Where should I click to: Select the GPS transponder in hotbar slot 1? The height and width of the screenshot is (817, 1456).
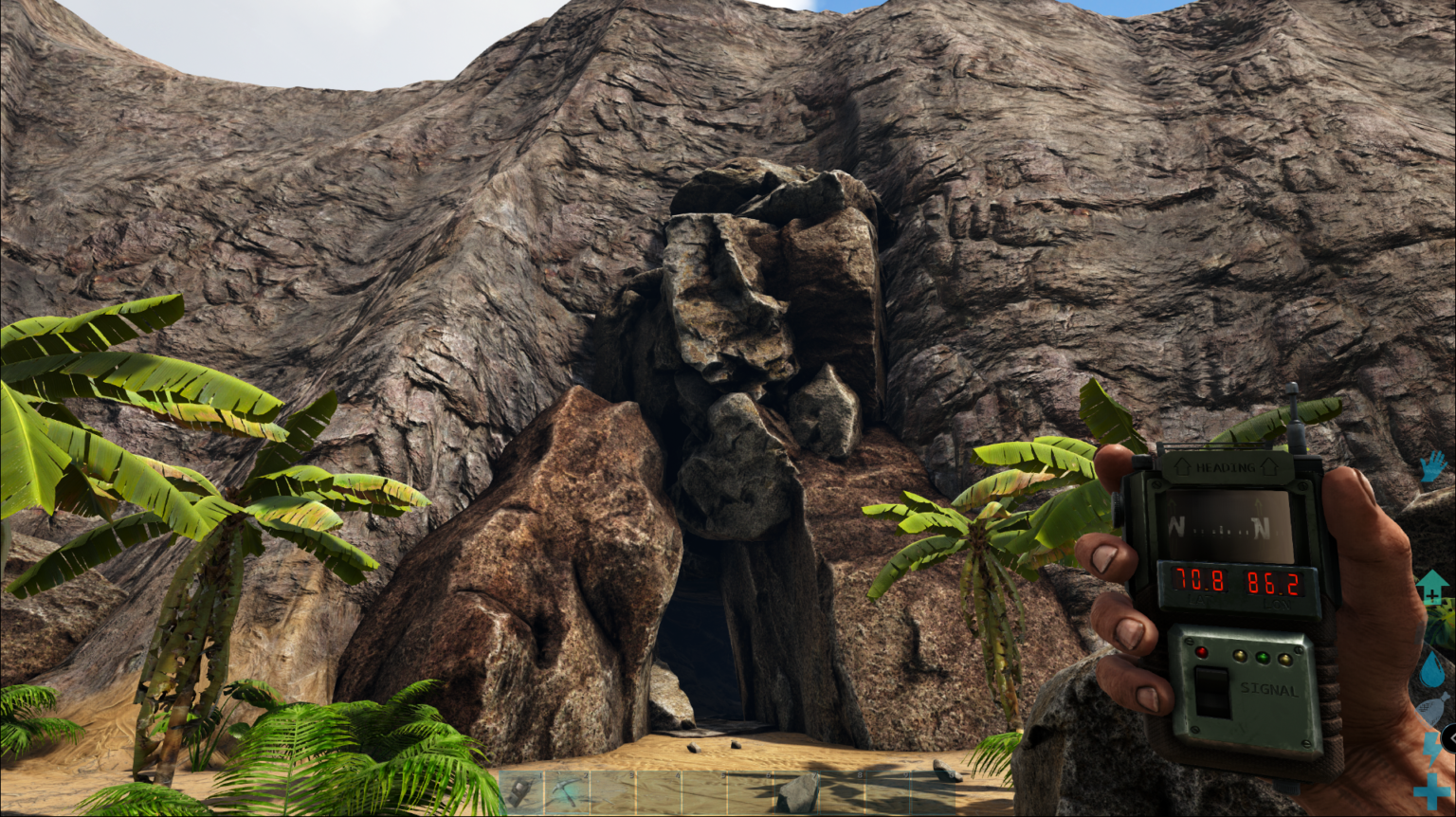(x=520, y=790)
